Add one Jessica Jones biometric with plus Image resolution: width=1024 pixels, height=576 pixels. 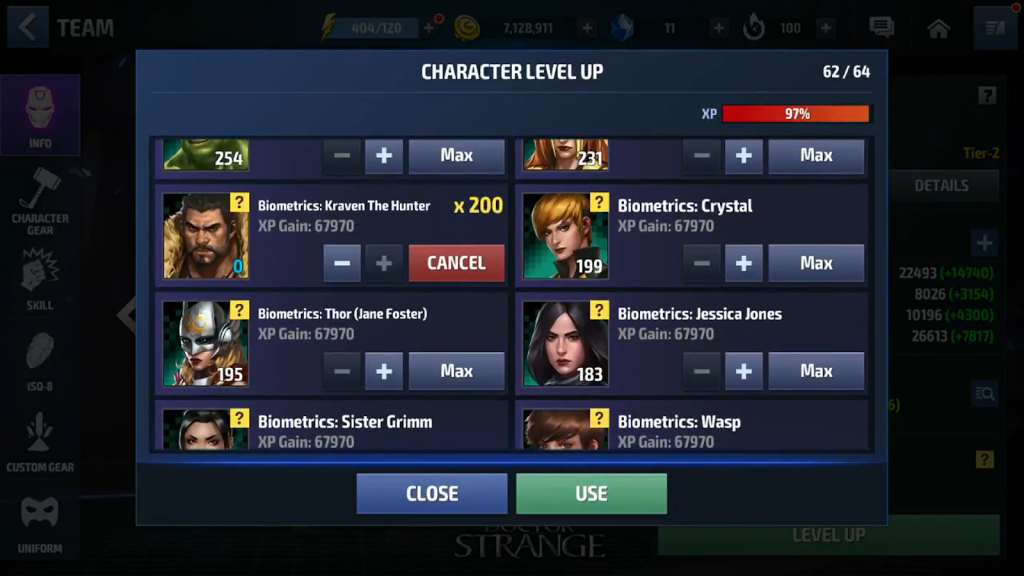tap(743, 371)
